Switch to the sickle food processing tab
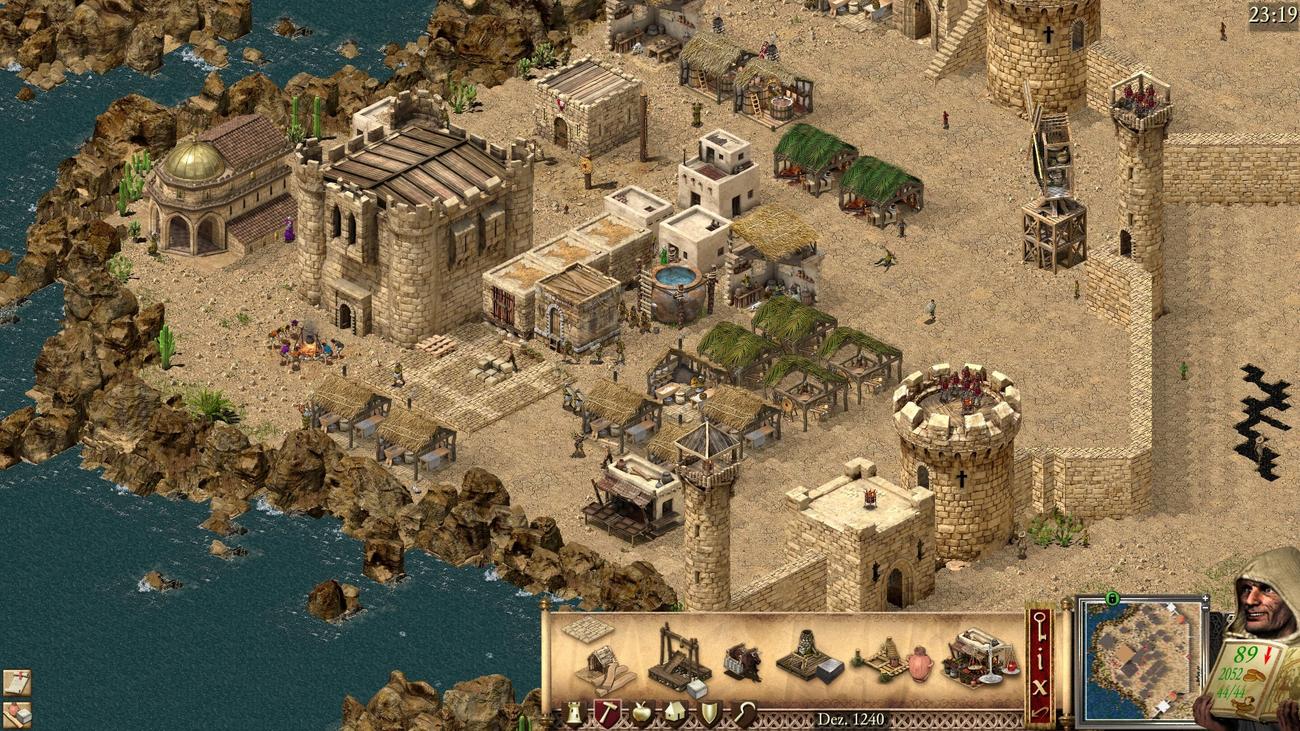Viewport: 1300px width, 731px height. coord(742,713)
